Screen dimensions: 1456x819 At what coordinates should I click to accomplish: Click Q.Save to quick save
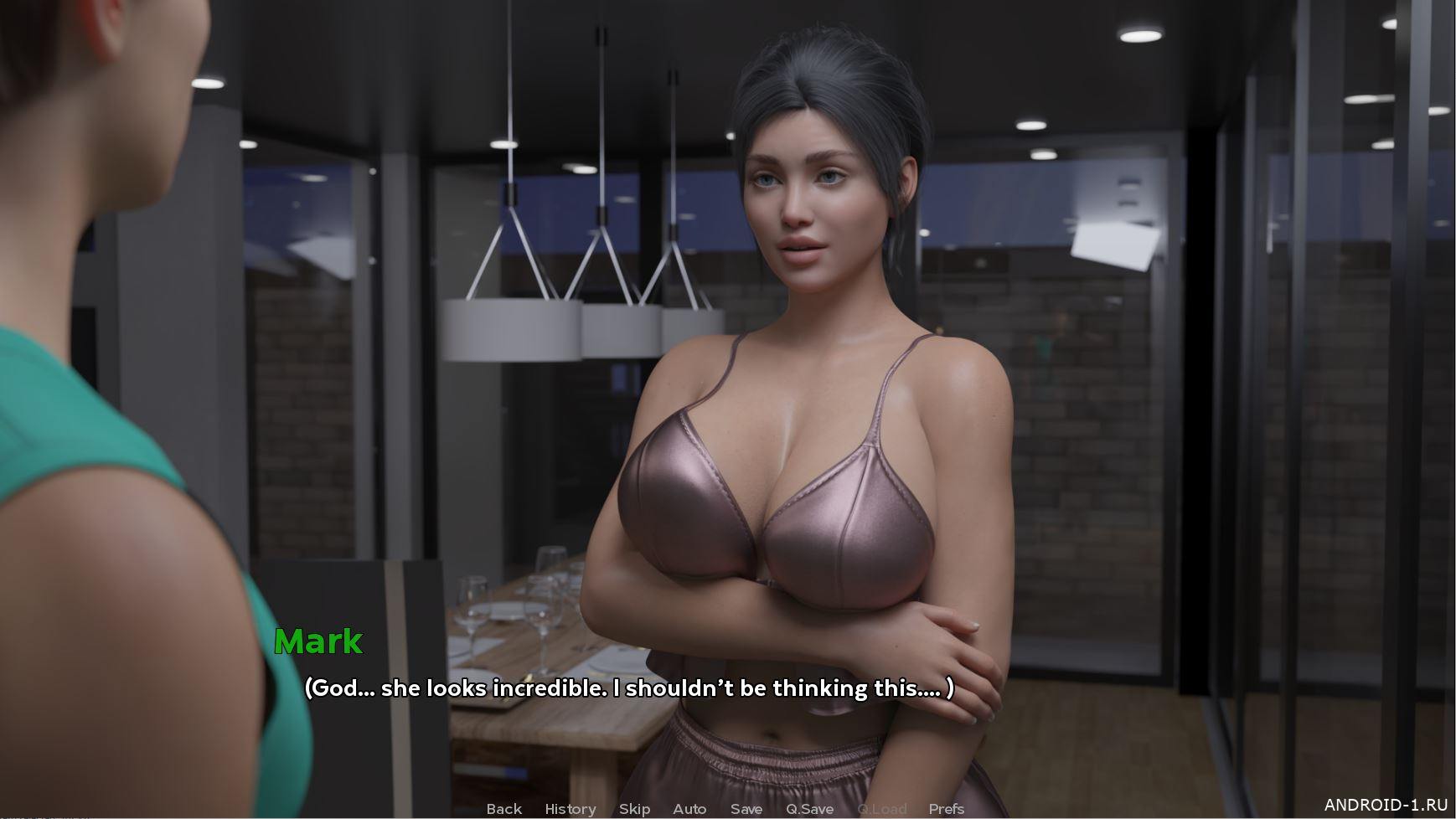point(809,808)
